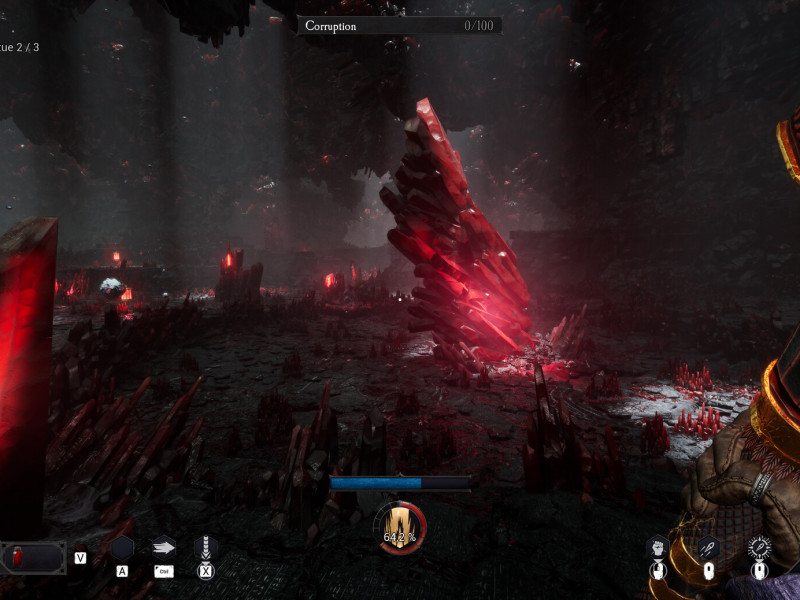Click the circular claw gauge icon
This screenshot has width=800, height=600.
click(x=400, y=527)
